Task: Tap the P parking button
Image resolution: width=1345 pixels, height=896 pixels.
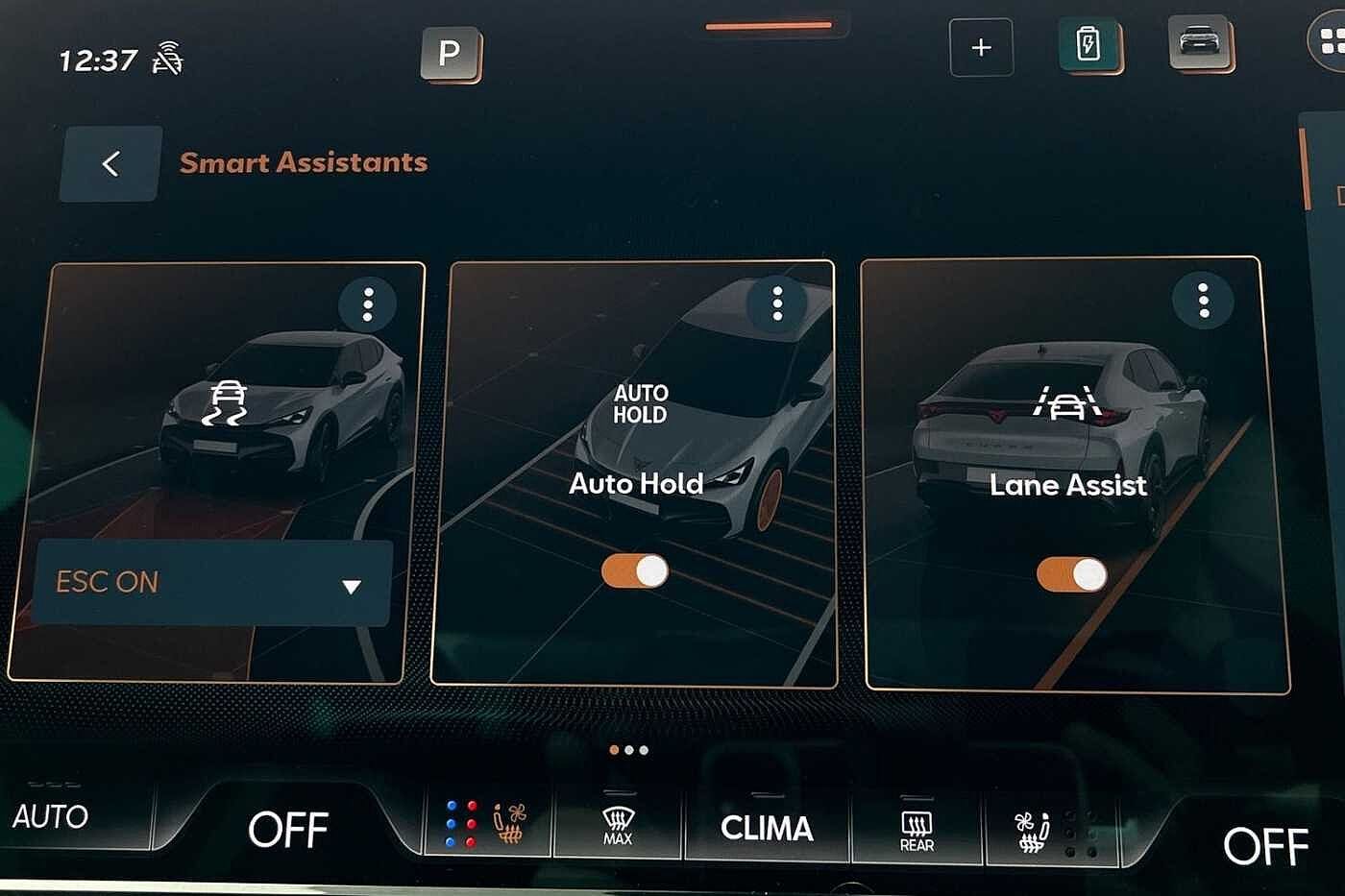Action: coord(450,54)
